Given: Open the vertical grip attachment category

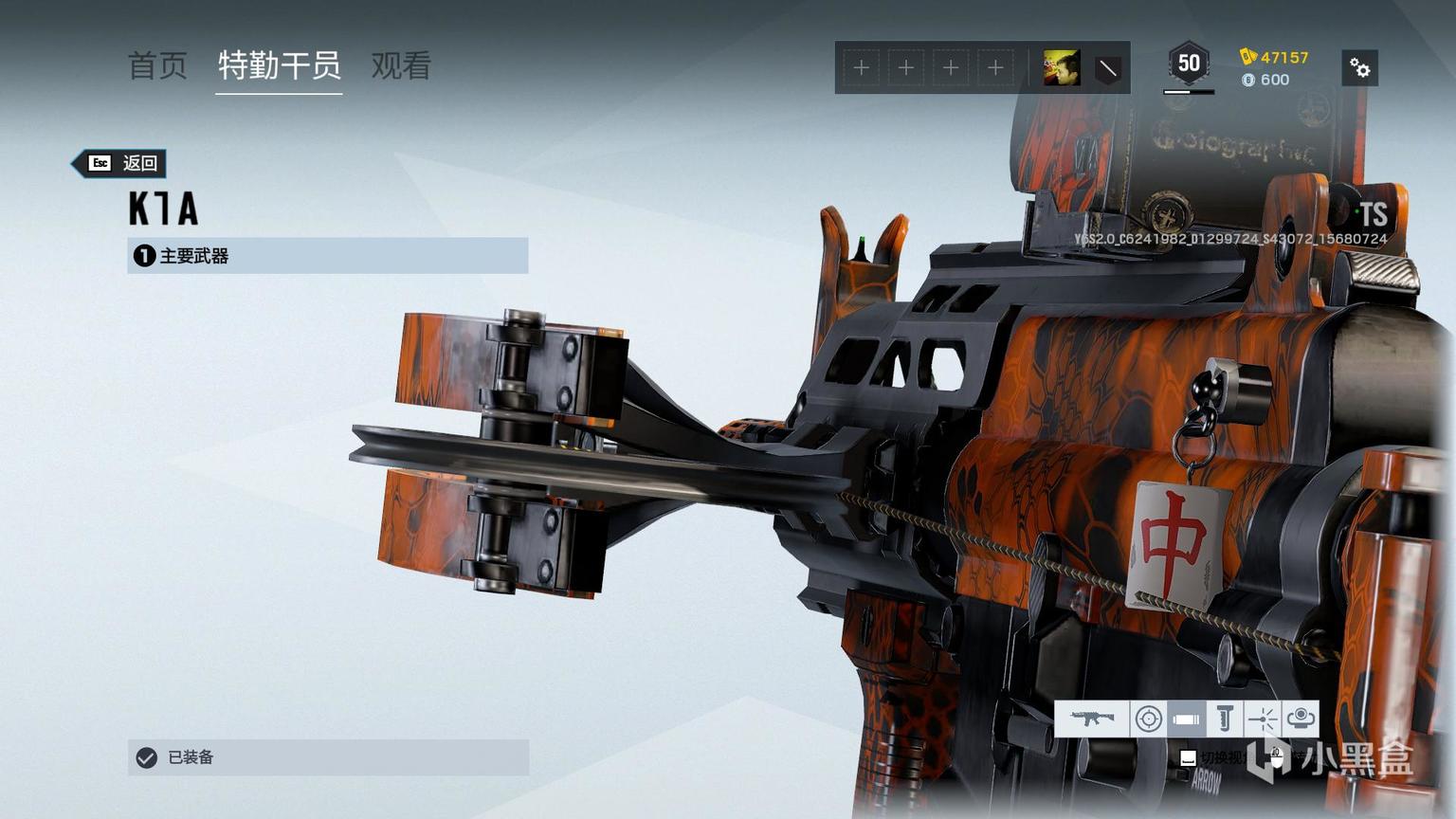Looking at the screenshot, I should click(x=1225, y=719).
